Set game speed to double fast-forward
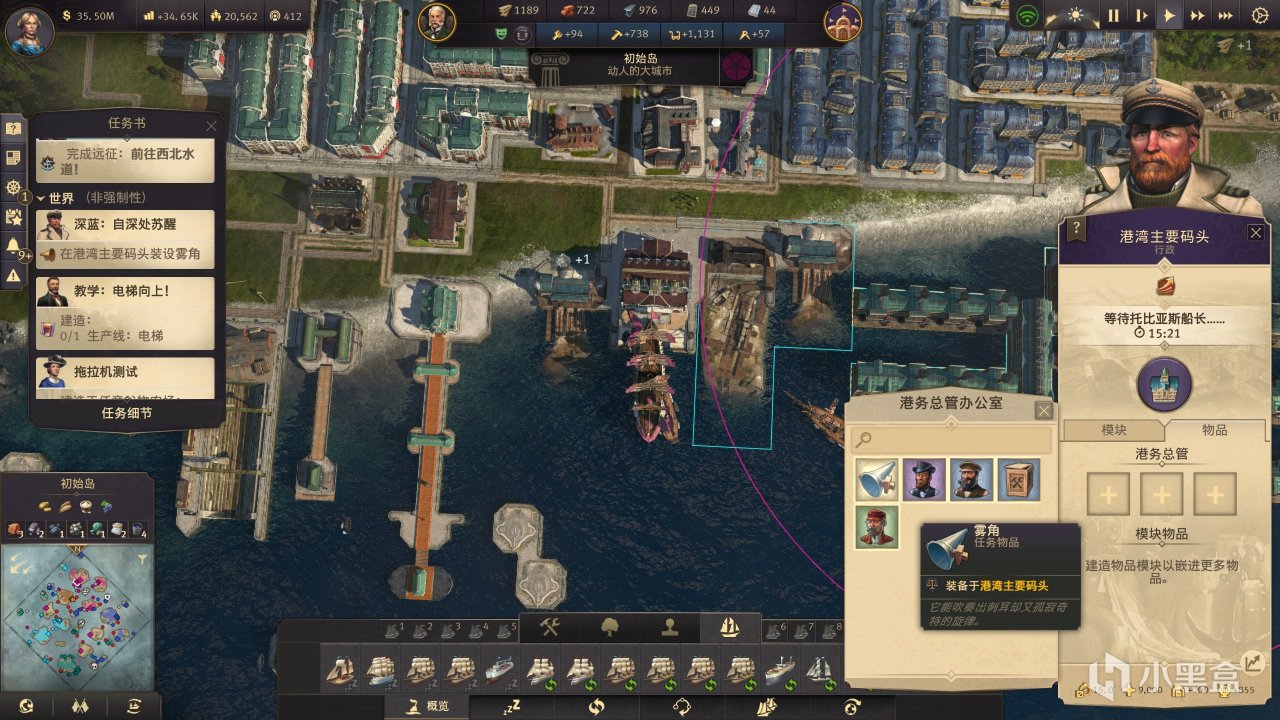 (1197, 15)
